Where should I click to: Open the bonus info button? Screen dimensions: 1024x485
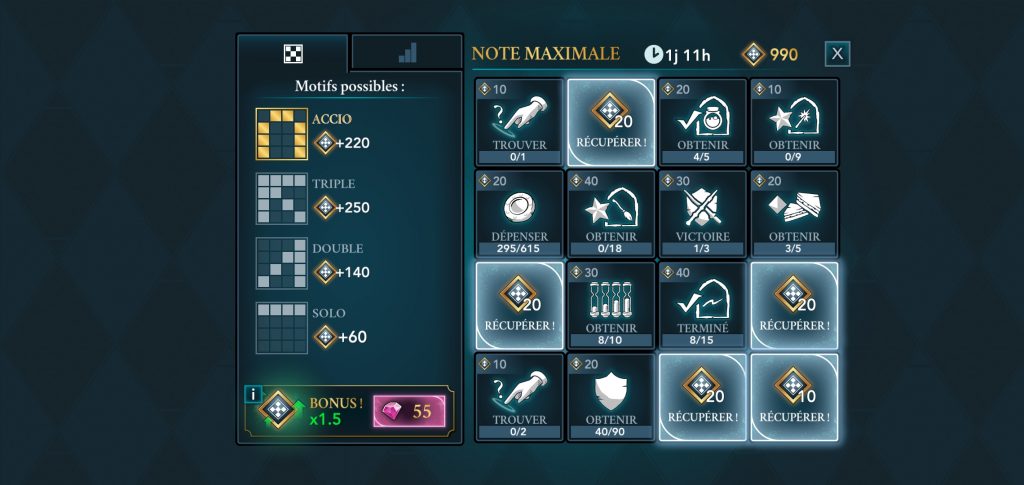(x=253, y=394)
